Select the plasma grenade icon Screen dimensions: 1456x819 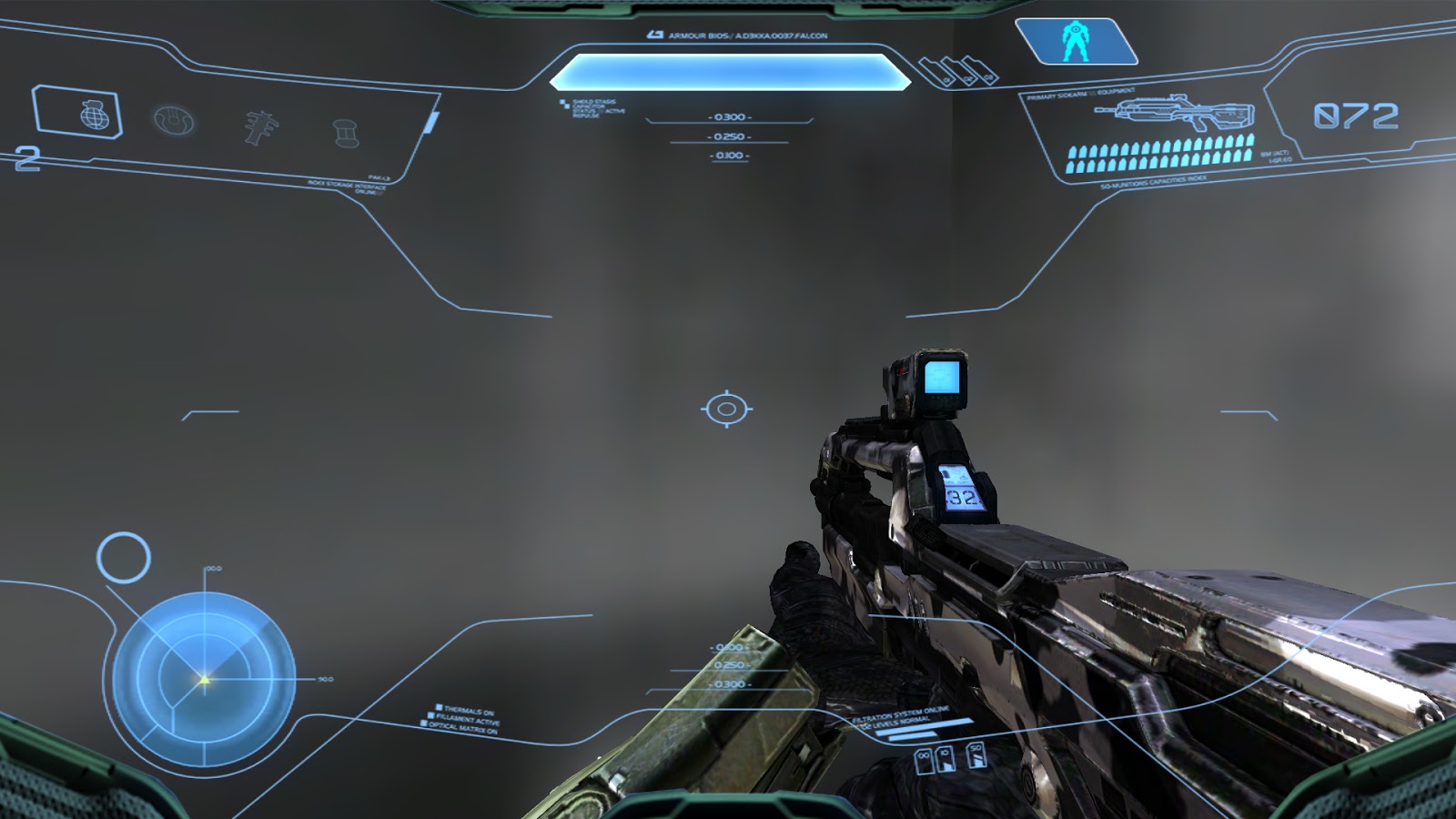[x=173, y=121]
